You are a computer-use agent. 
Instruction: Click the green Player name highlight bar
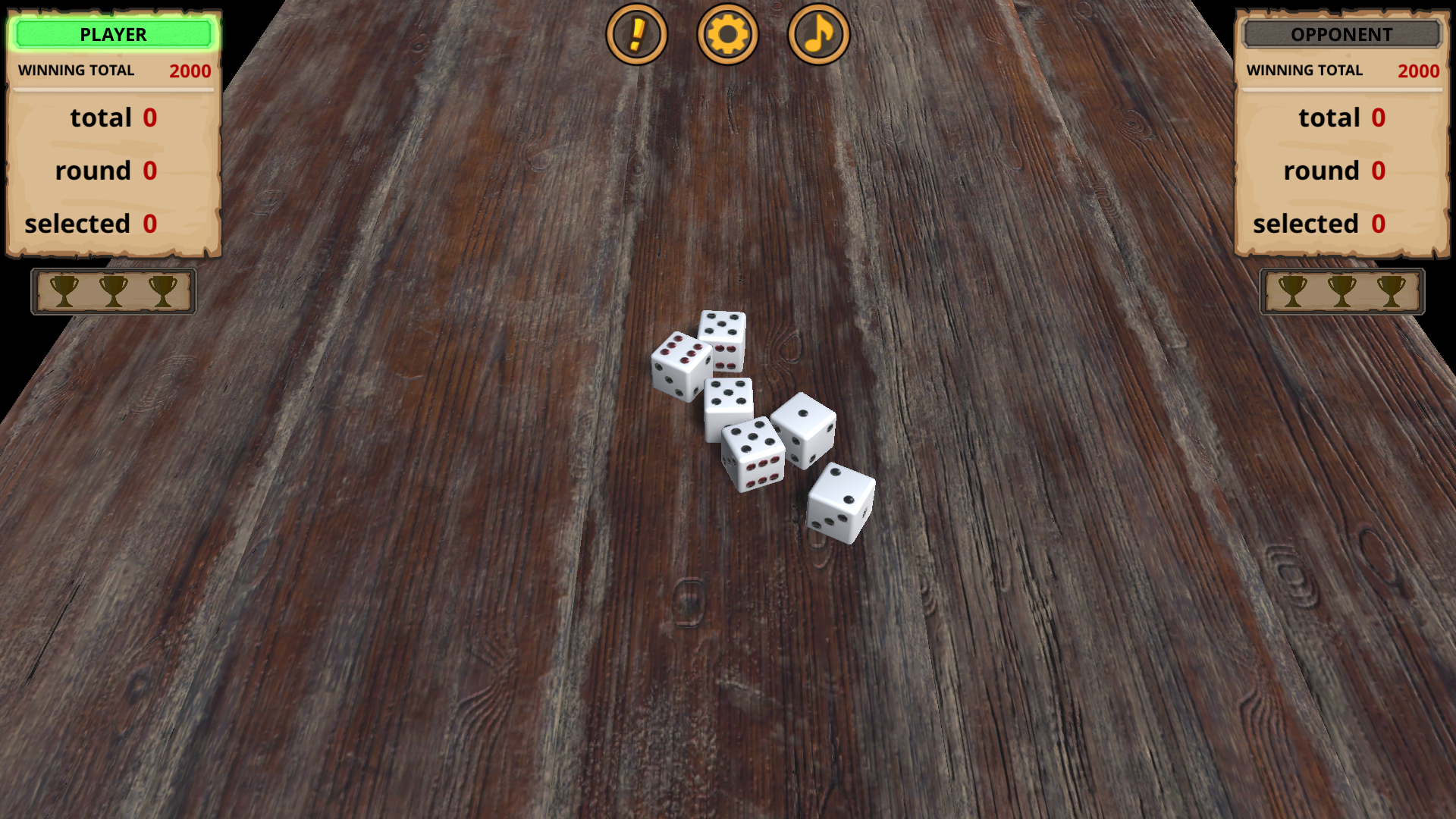click(x=112, y=34)
